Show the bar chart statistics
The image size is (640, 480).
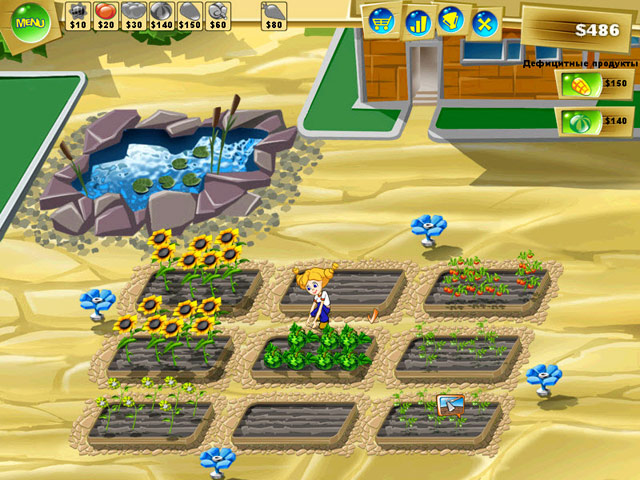tap(416, 20)
